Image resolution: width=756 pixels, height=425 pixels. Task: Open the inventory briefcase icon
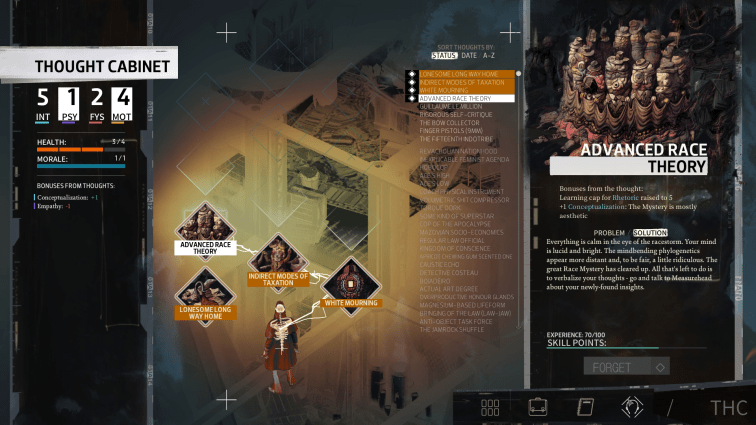(538, 407)
